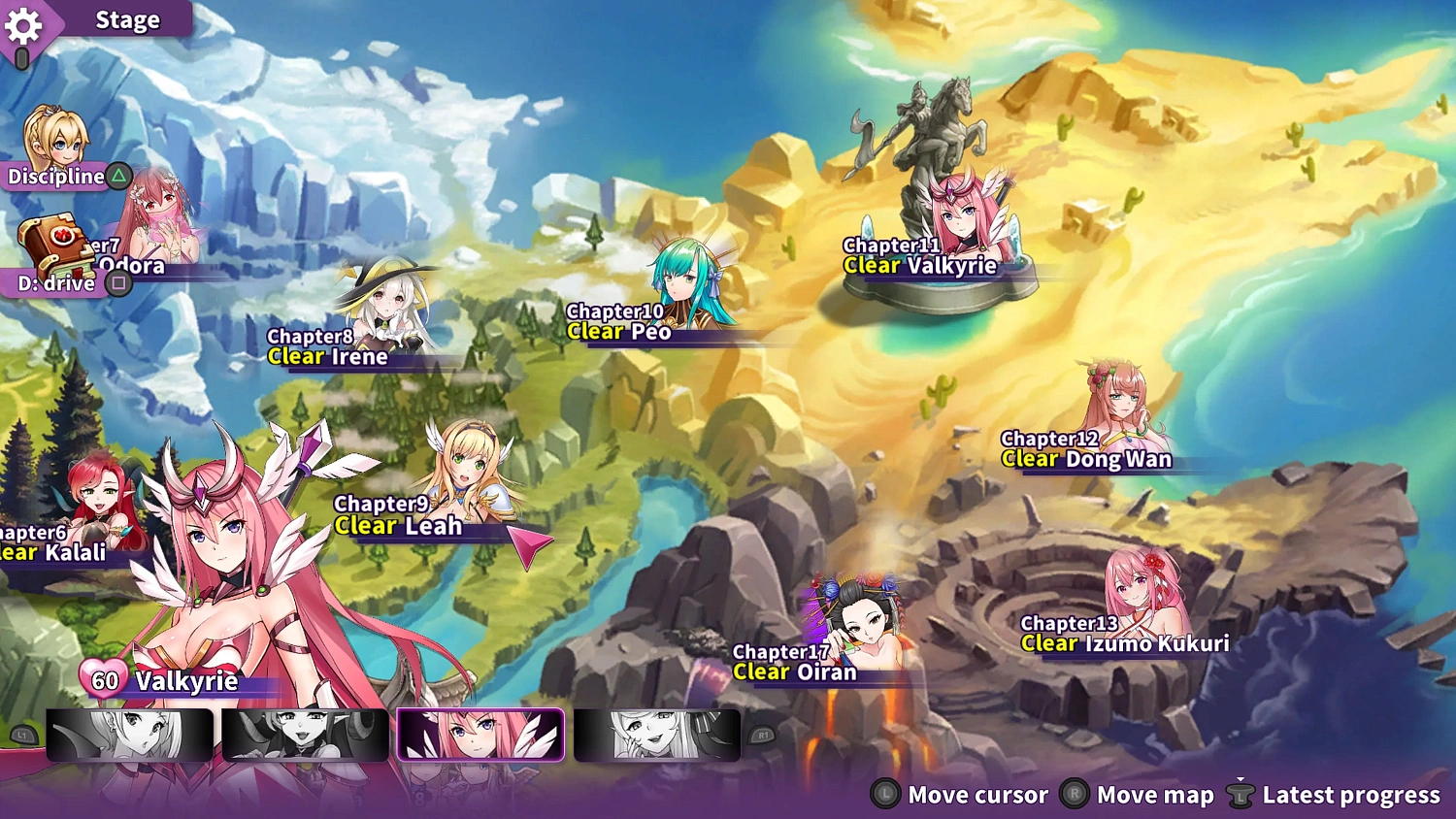Open the settings gear menu
The width and height of the screenshot is (1456, 819).
(25, 27)
